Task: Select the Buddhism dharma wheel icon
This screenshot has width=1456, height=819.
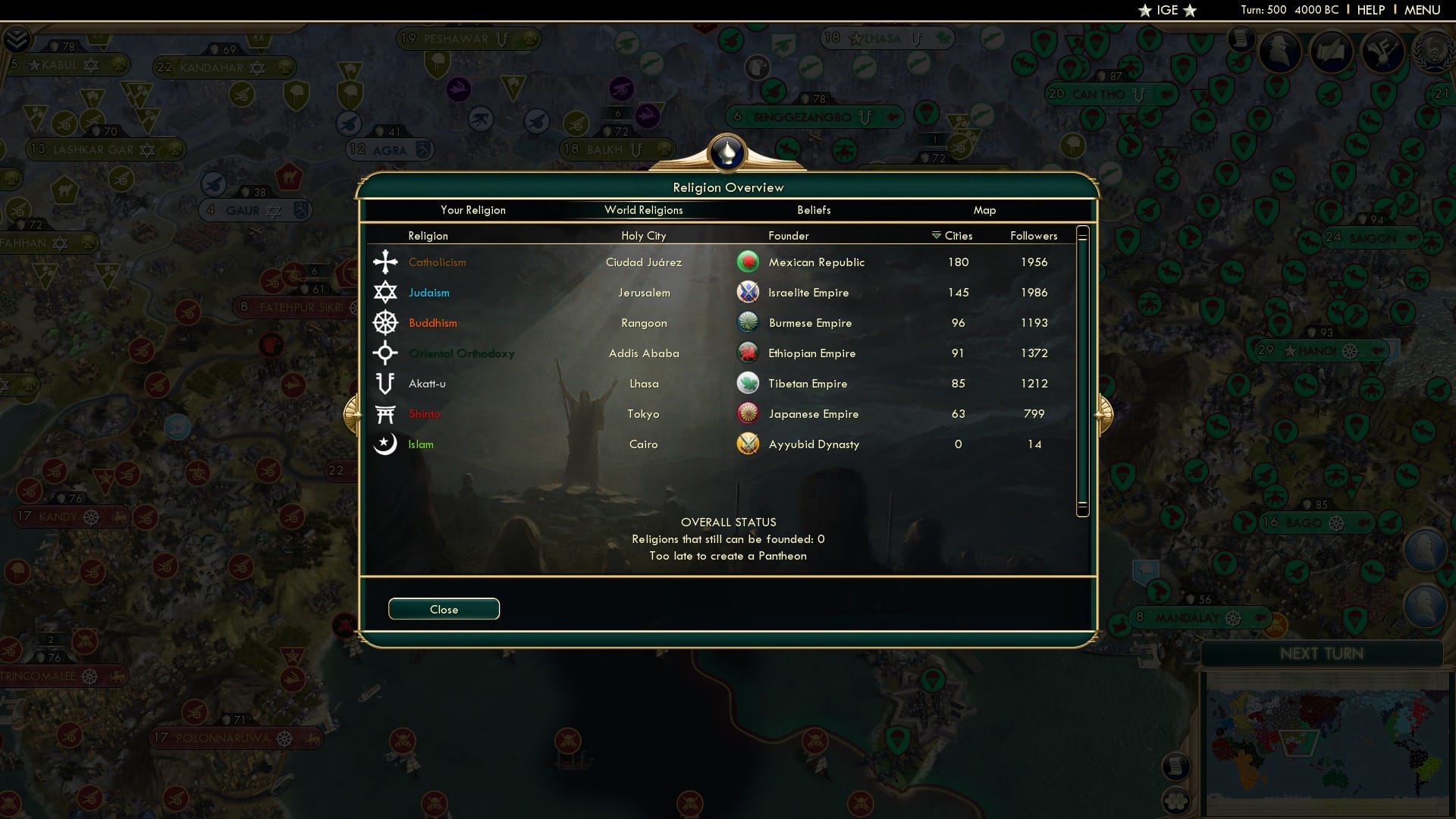Action: [x=385, y=322]
